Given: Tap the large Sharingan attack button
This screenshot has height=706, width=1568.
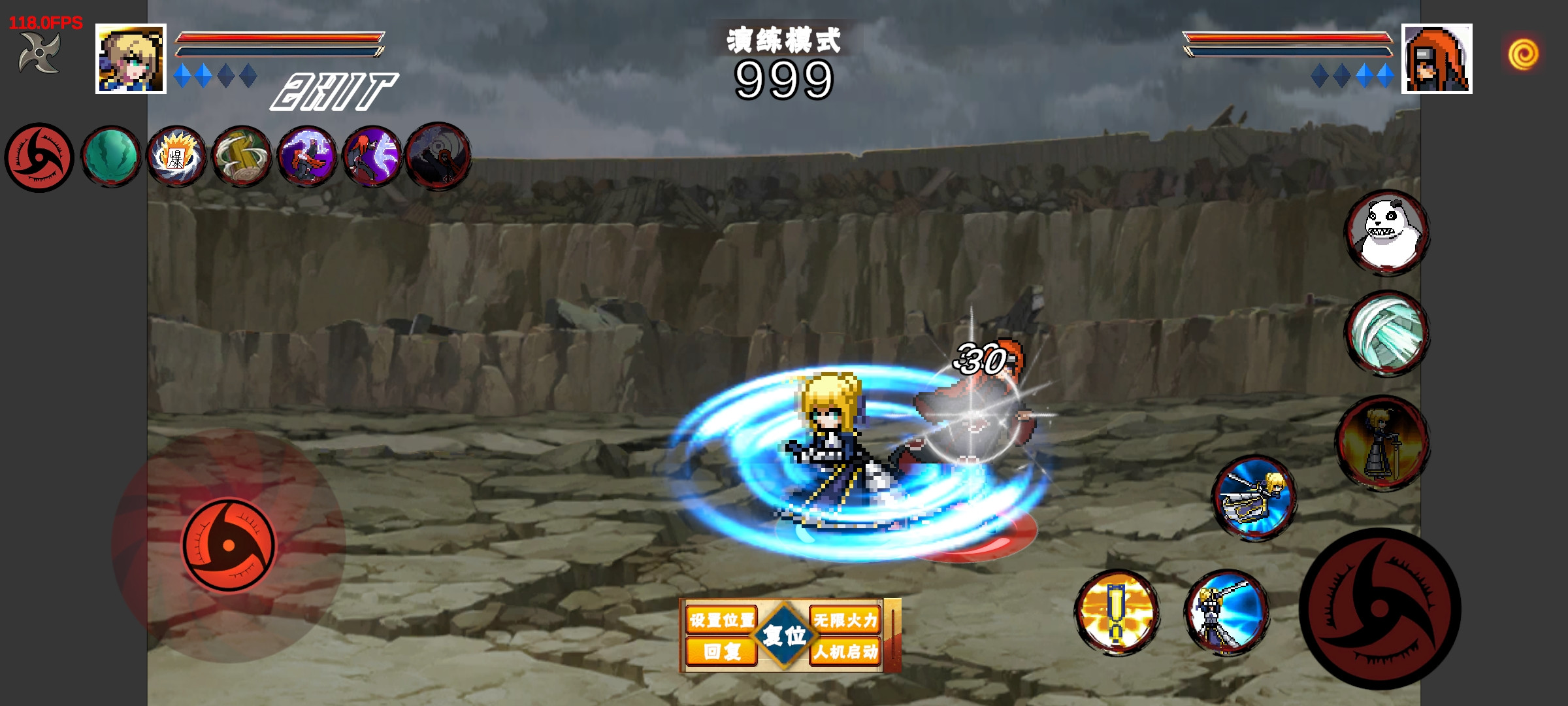Looking at the screenshot, I should 1380,609.
